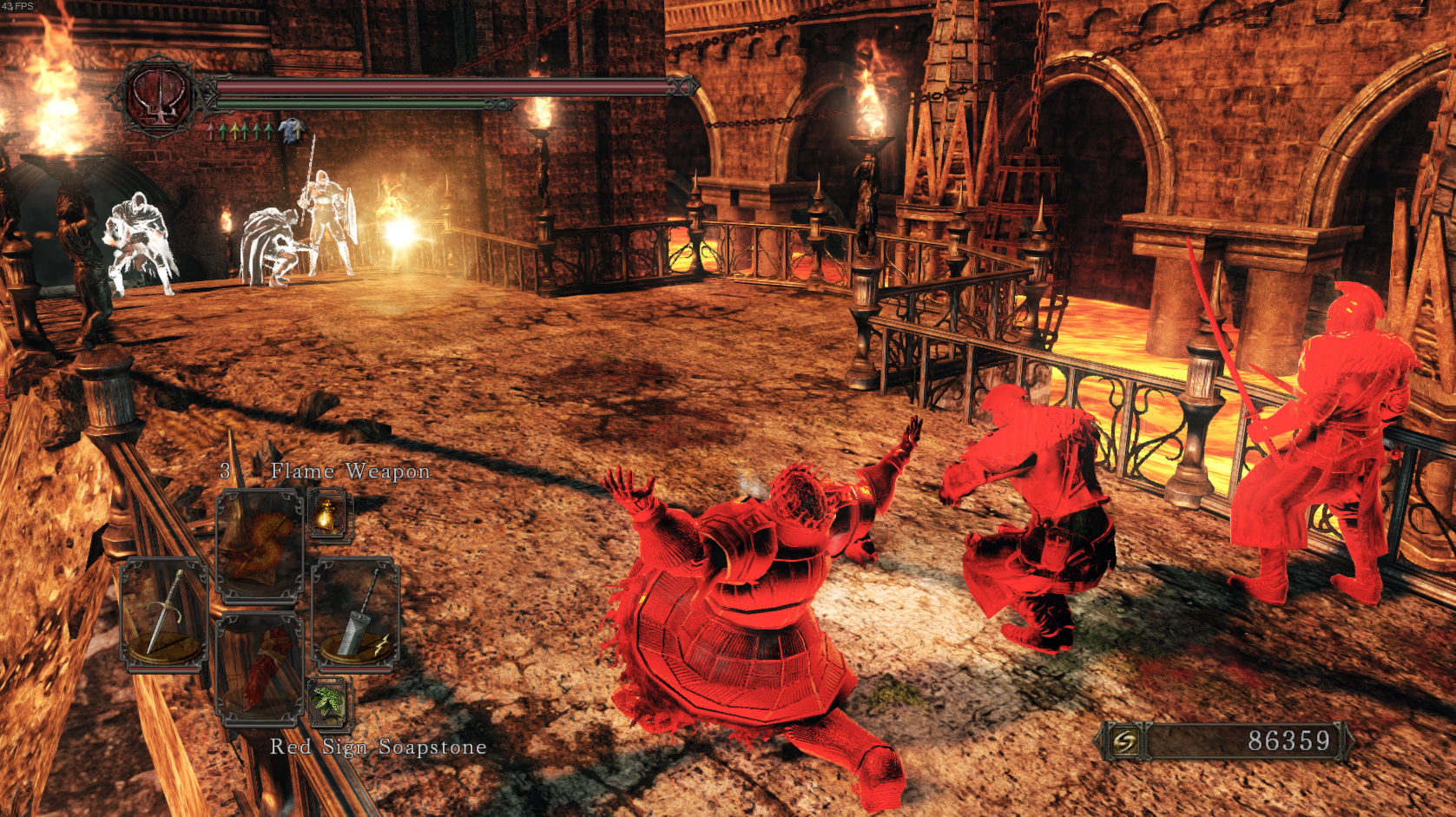Select the Flame Weapon spell slot

point(260,544)
